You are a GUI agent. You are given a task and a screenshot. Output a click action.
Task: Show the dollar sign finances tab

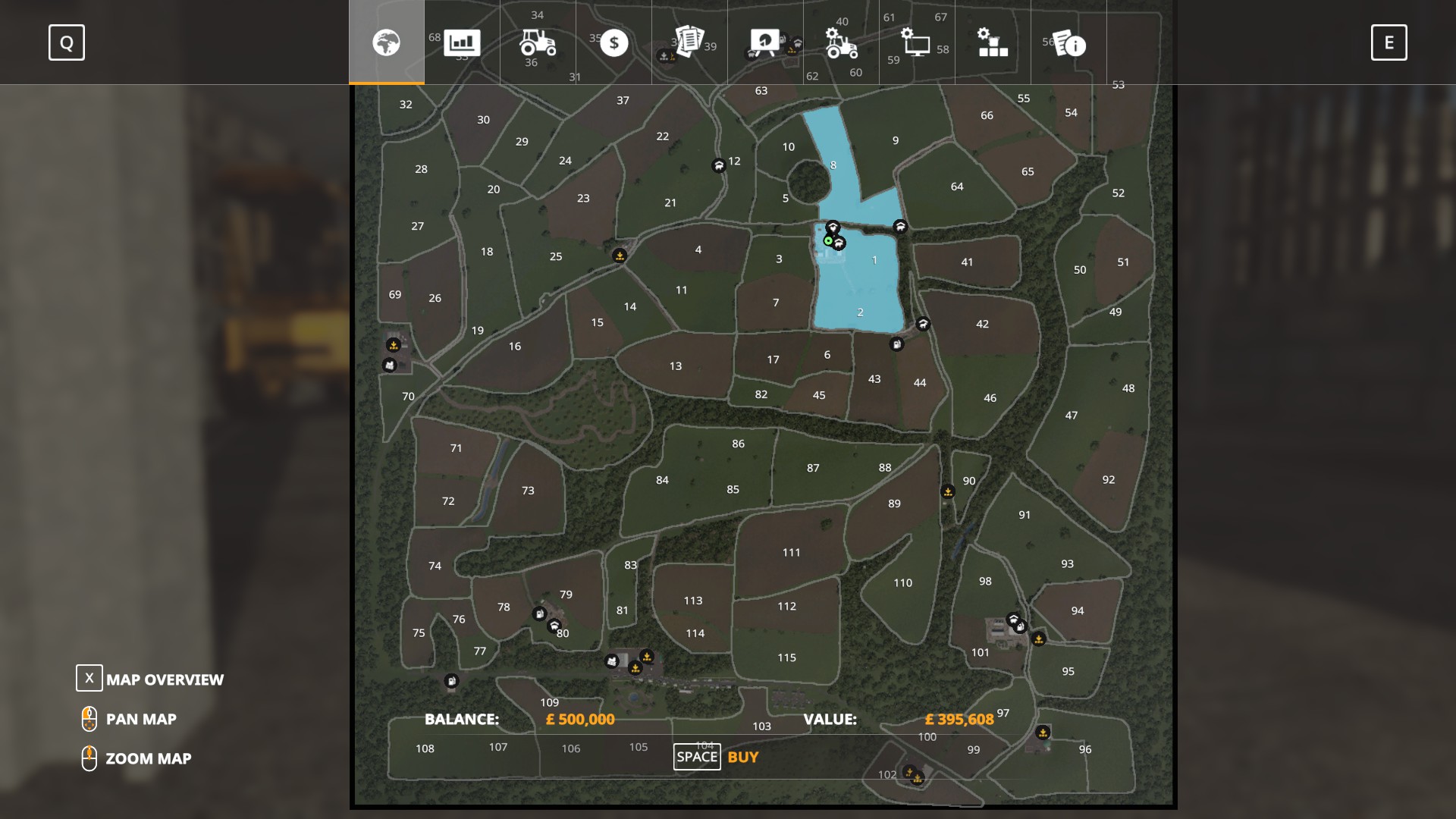point(613,42)
